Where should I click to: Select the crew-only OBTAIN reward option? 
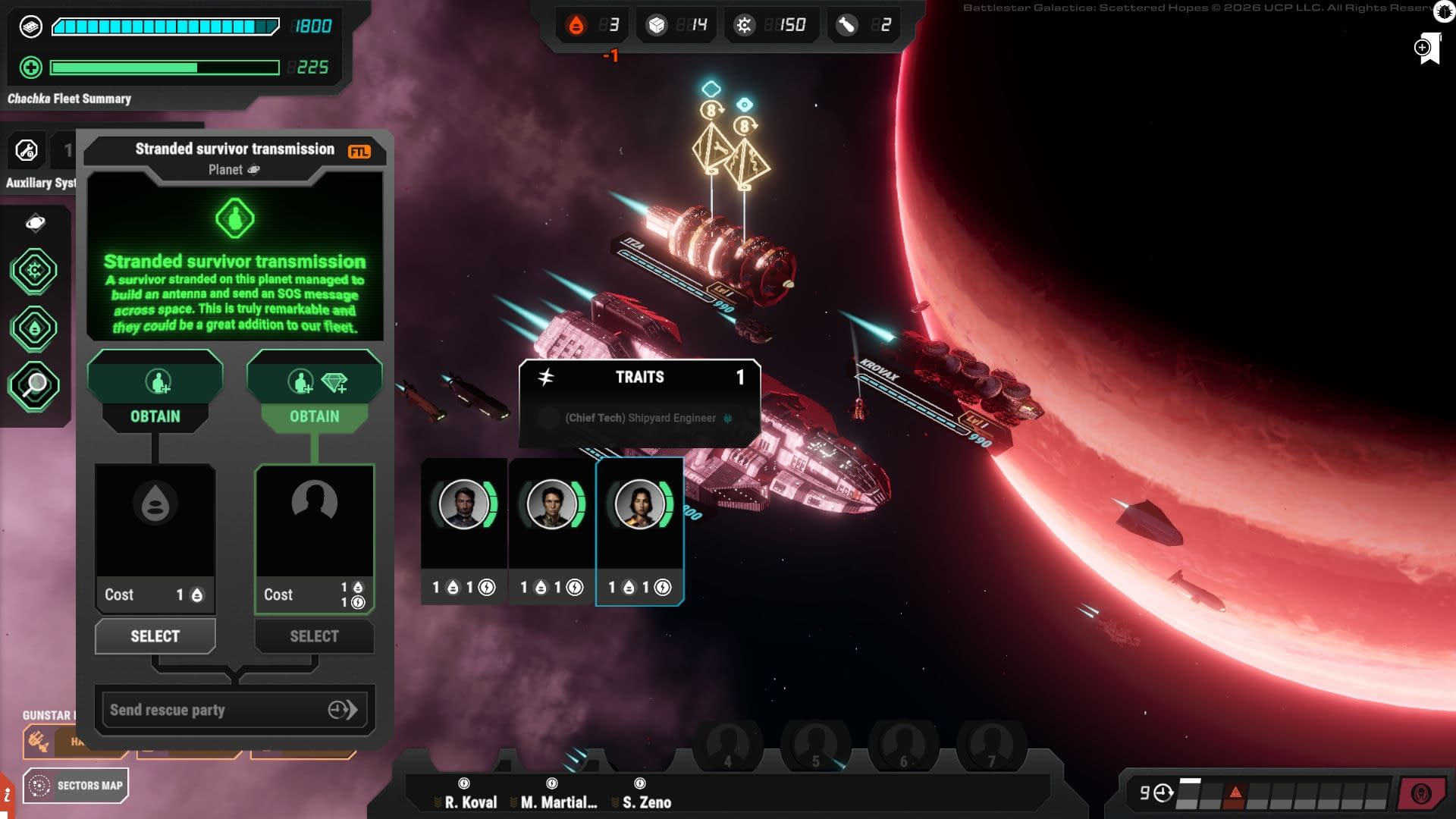click(155, 391)
